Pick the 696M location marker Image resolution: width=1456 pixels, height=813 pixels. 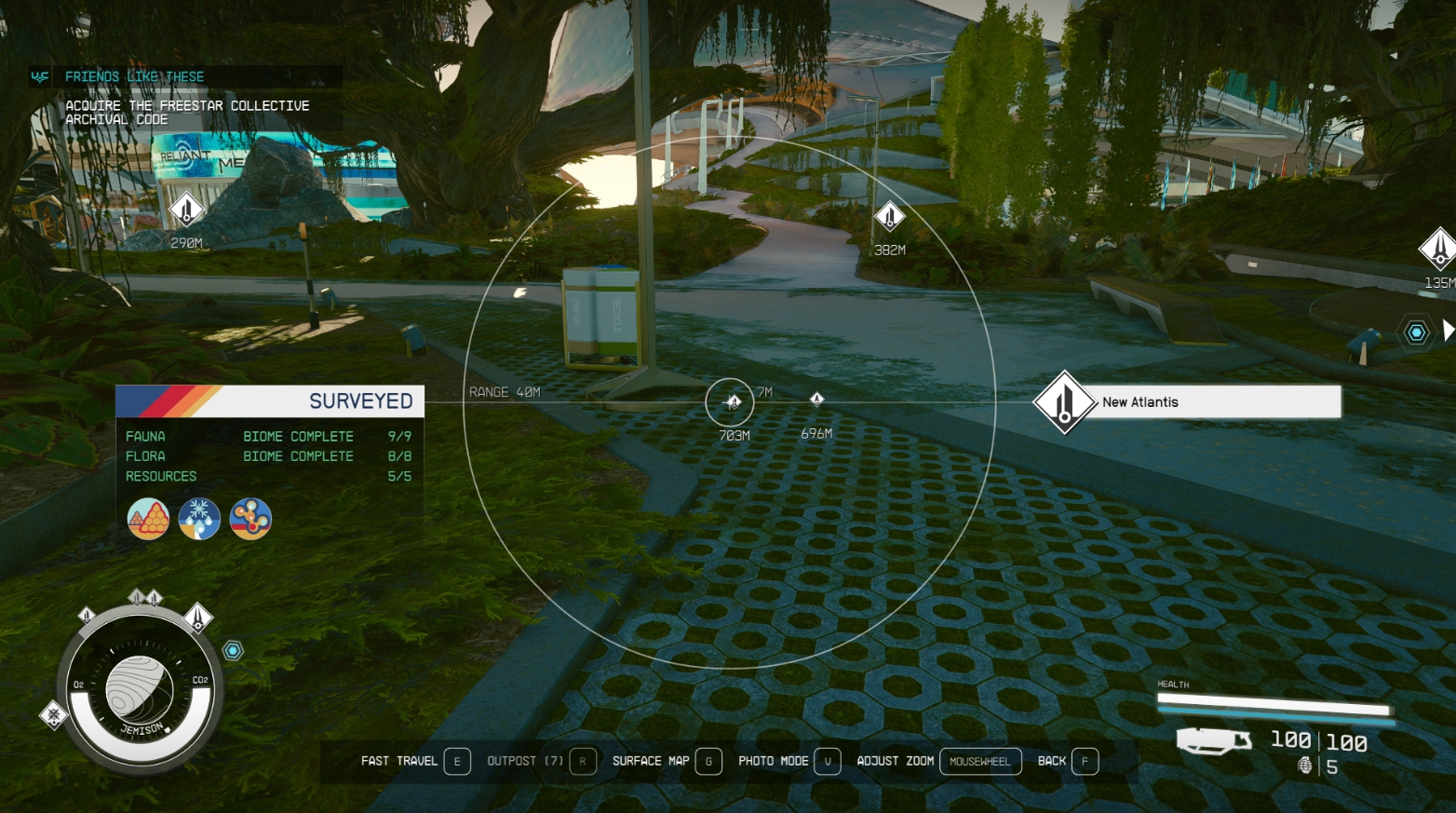pyautogui.click(x=816, y=400)
